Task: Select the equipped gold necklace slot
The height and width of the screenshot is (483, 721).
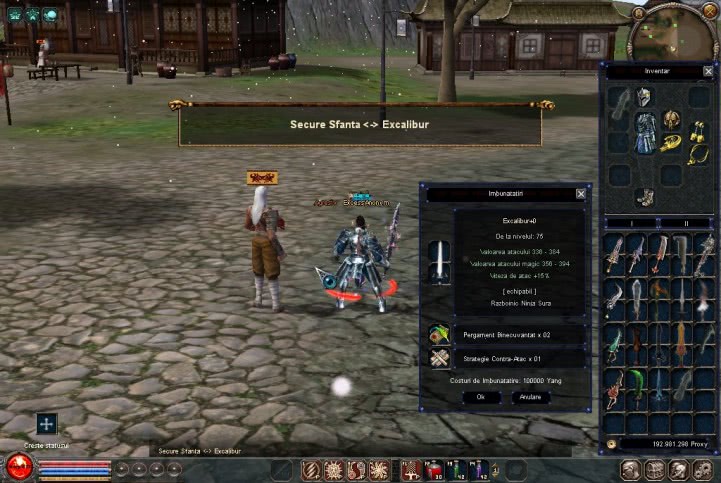Action: 696,154
